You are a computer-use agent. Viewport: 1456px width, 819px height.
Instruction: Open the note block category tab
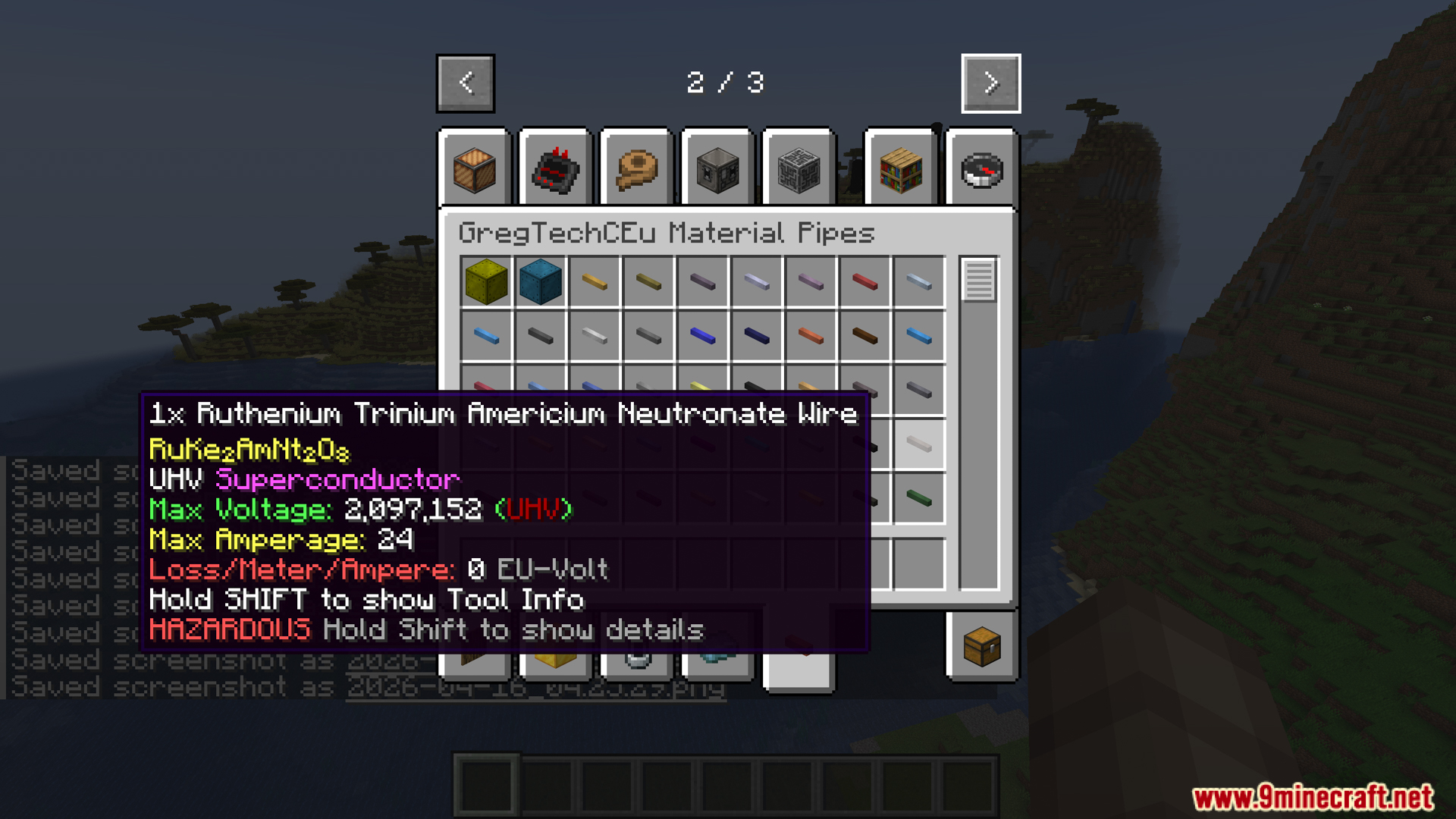475,171
